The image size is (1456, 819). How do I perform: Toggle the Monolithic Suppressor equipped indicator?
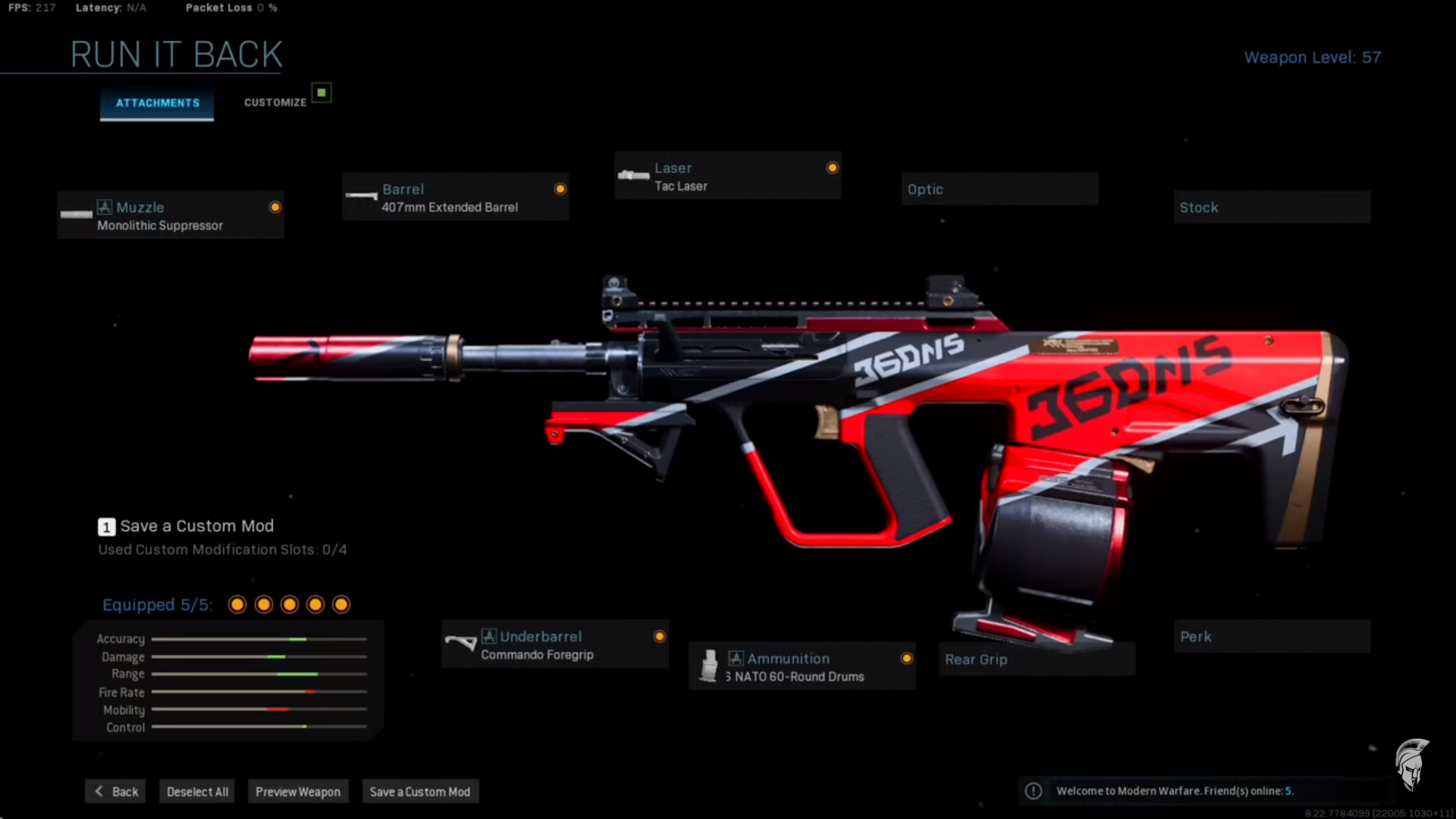coord(275,206)
